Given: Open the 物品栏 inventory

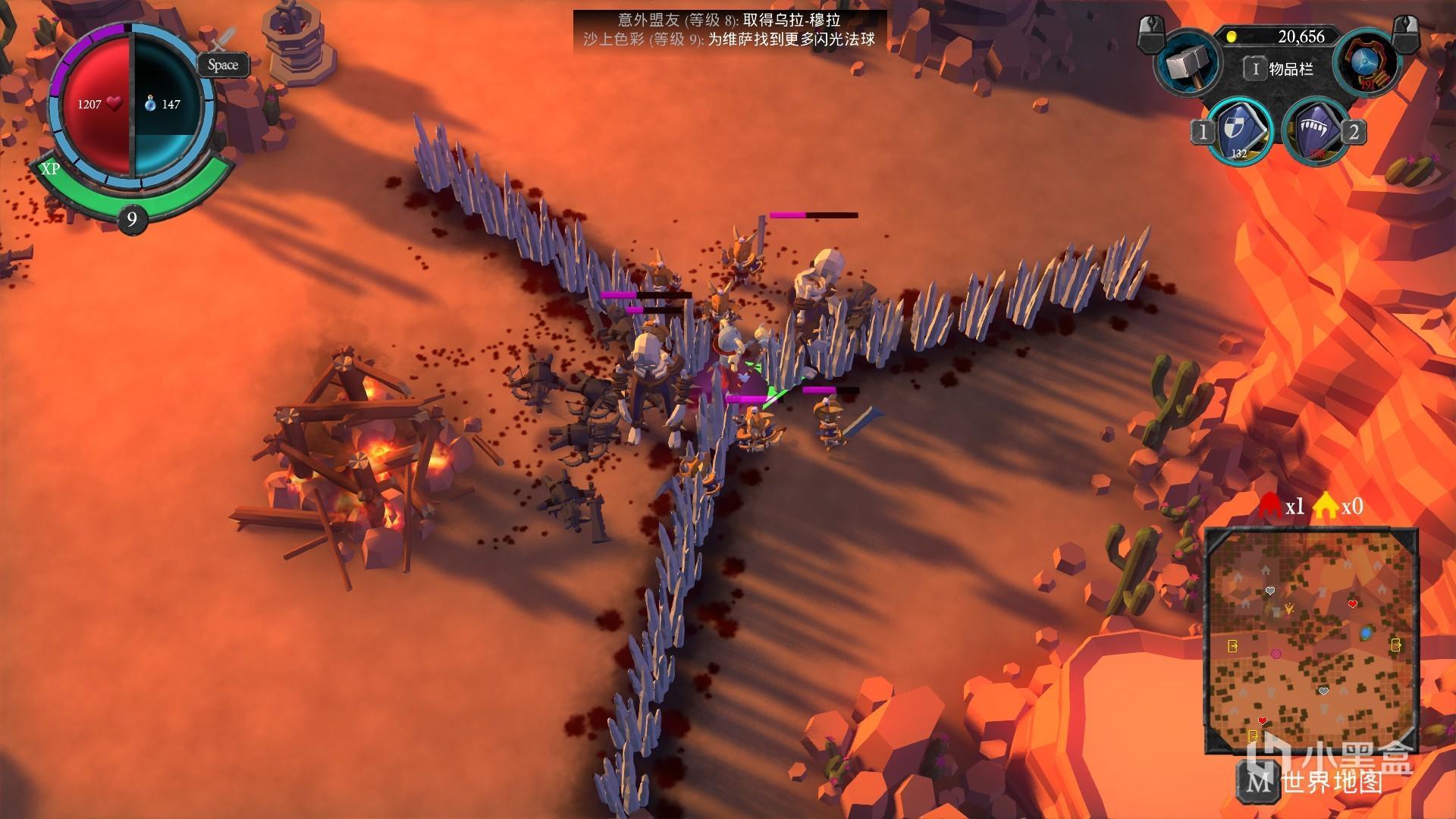Looking at the screenshot, I should click(1280, 69).
